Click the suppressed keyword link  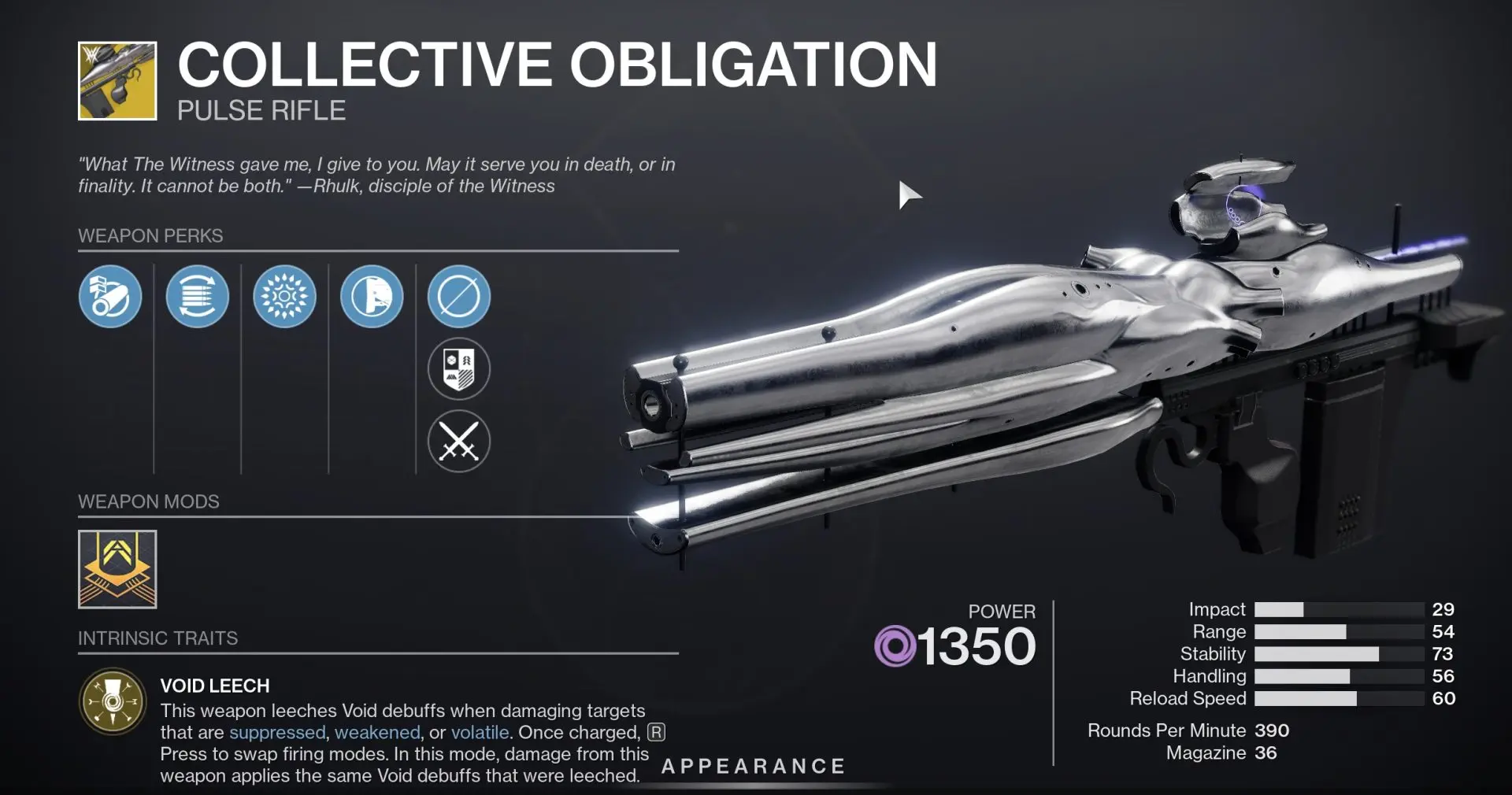tap(276, 732)
